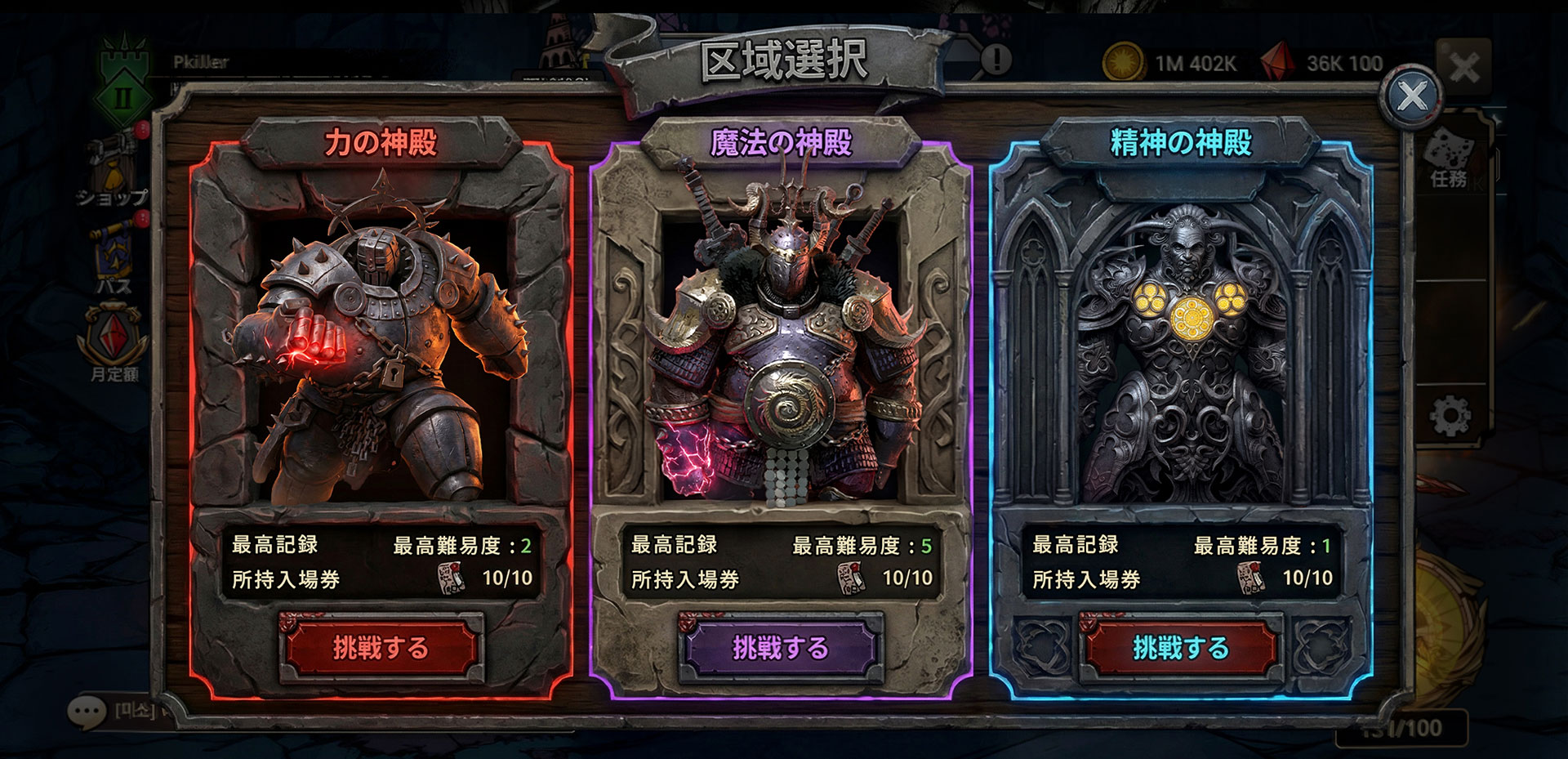Start the 魔法の神殿 challenge with purple button
This screenshot has height=759, width=1568.
pos(780,648)
